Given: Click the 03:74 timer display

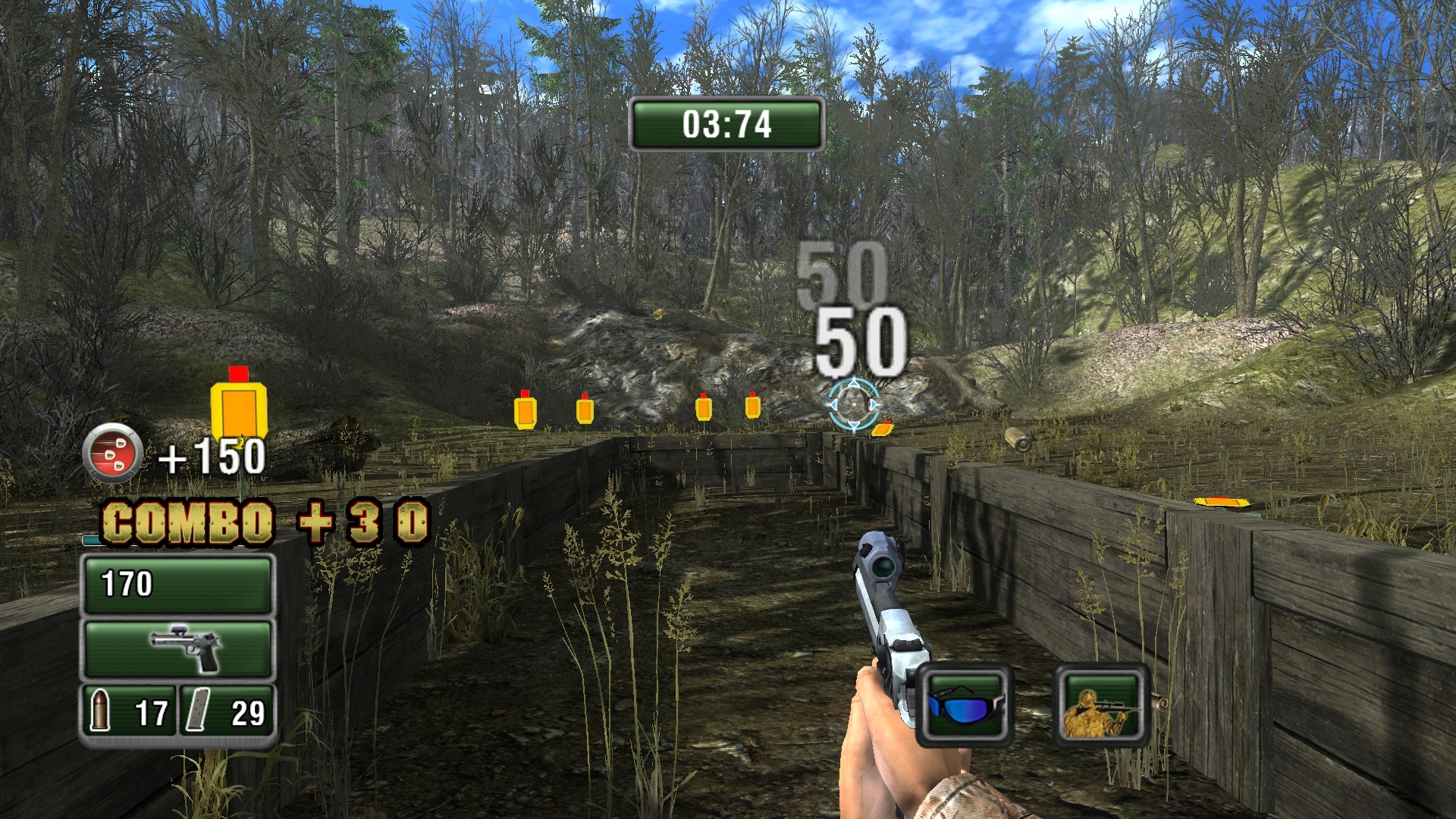Looking at the screenshot, I should tap(726, 124).
